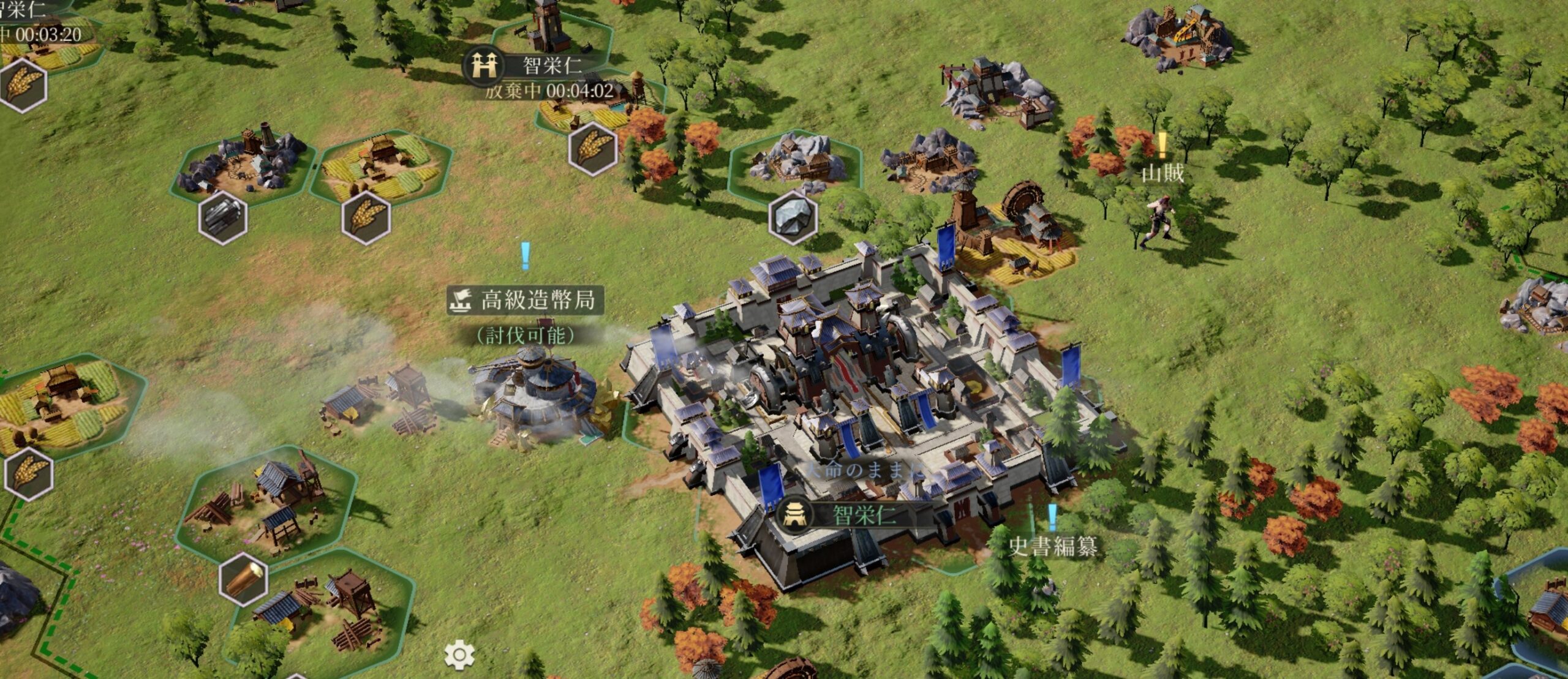Select the 高級造幣局 nameplate

pyautogui.click(x=526, y=300)
